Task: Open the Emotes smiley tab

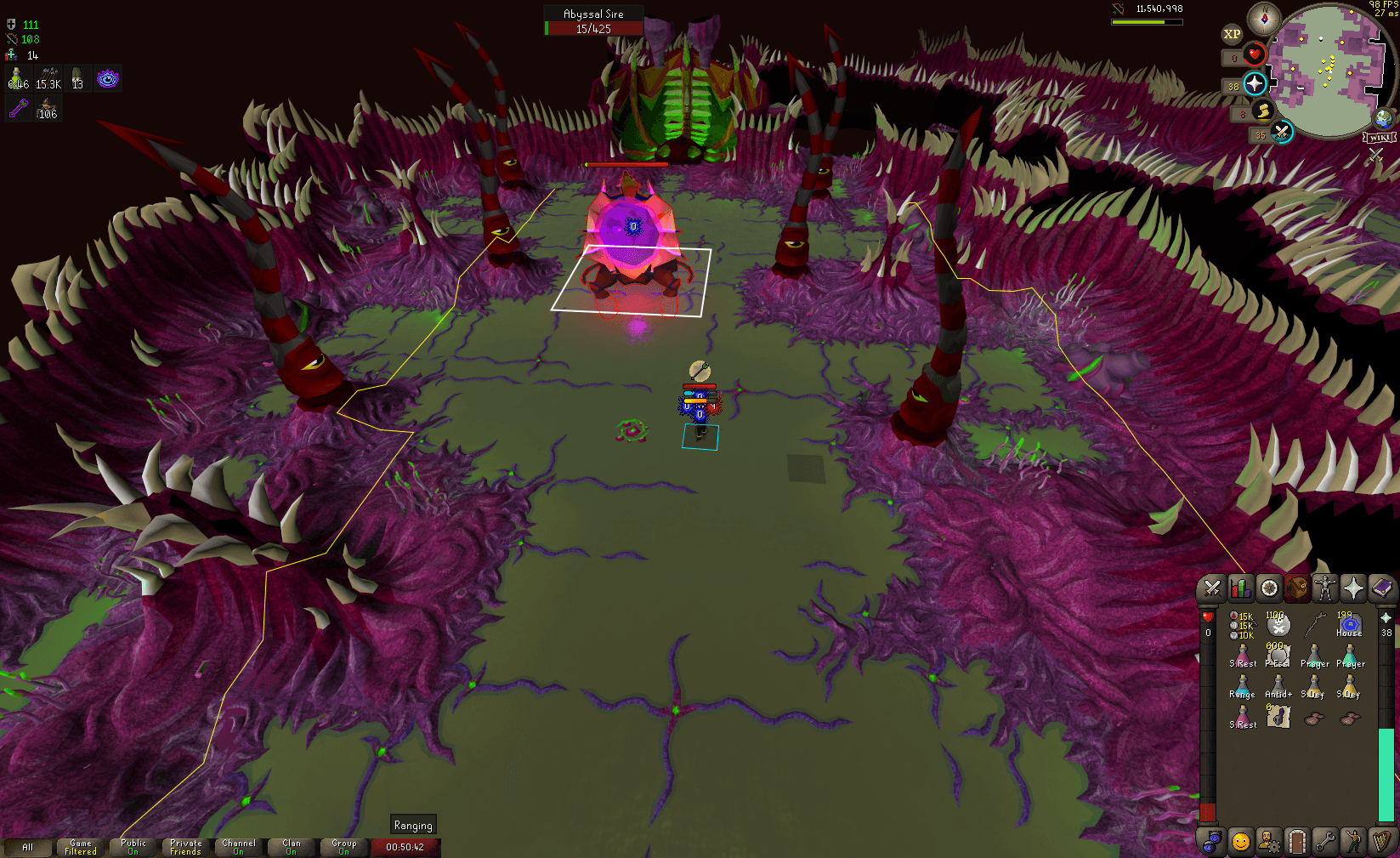Action: click(1240, 840)
